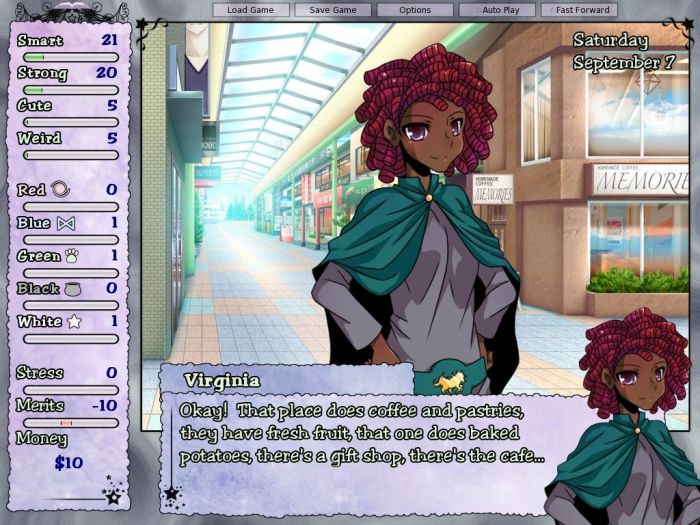The height and width of the screenshot is (525, 700).
Task: Turn on Auto Play
Action: pyautogui.click(x=497, y=10)
